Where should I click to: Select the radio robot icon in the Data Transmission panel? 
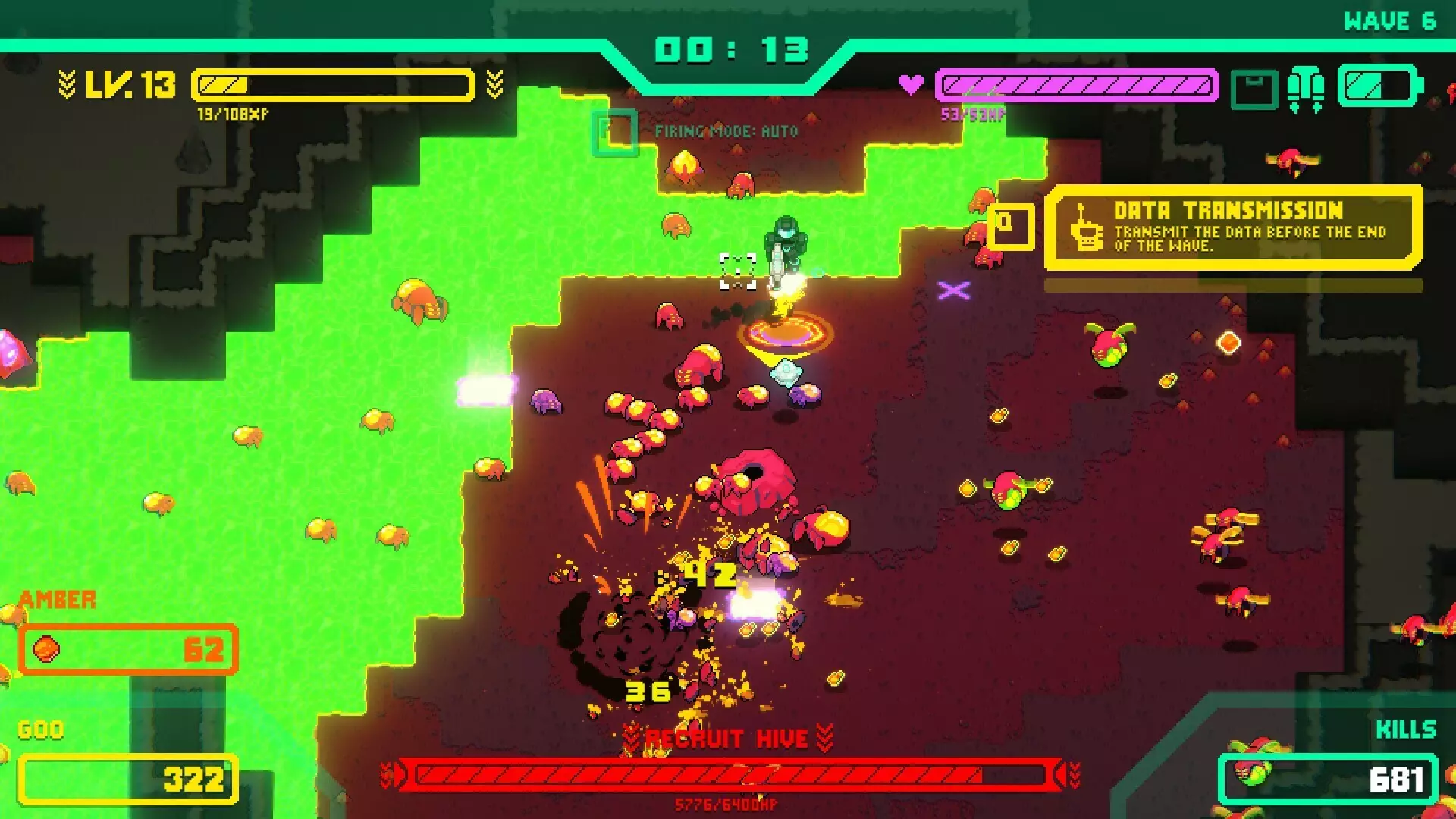click(1087, 233)
